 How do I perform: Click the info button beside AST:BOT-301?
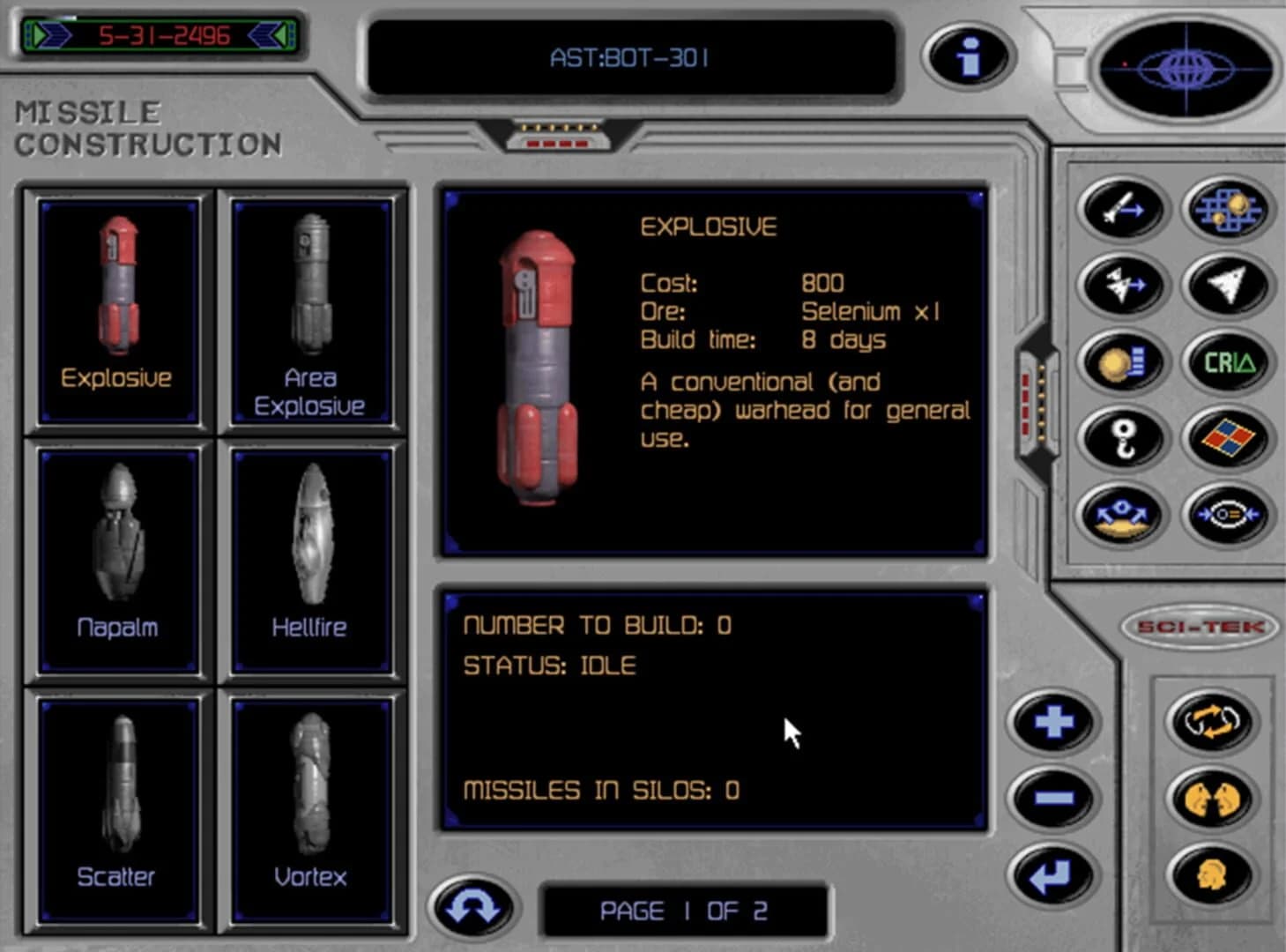click(967, 55)
